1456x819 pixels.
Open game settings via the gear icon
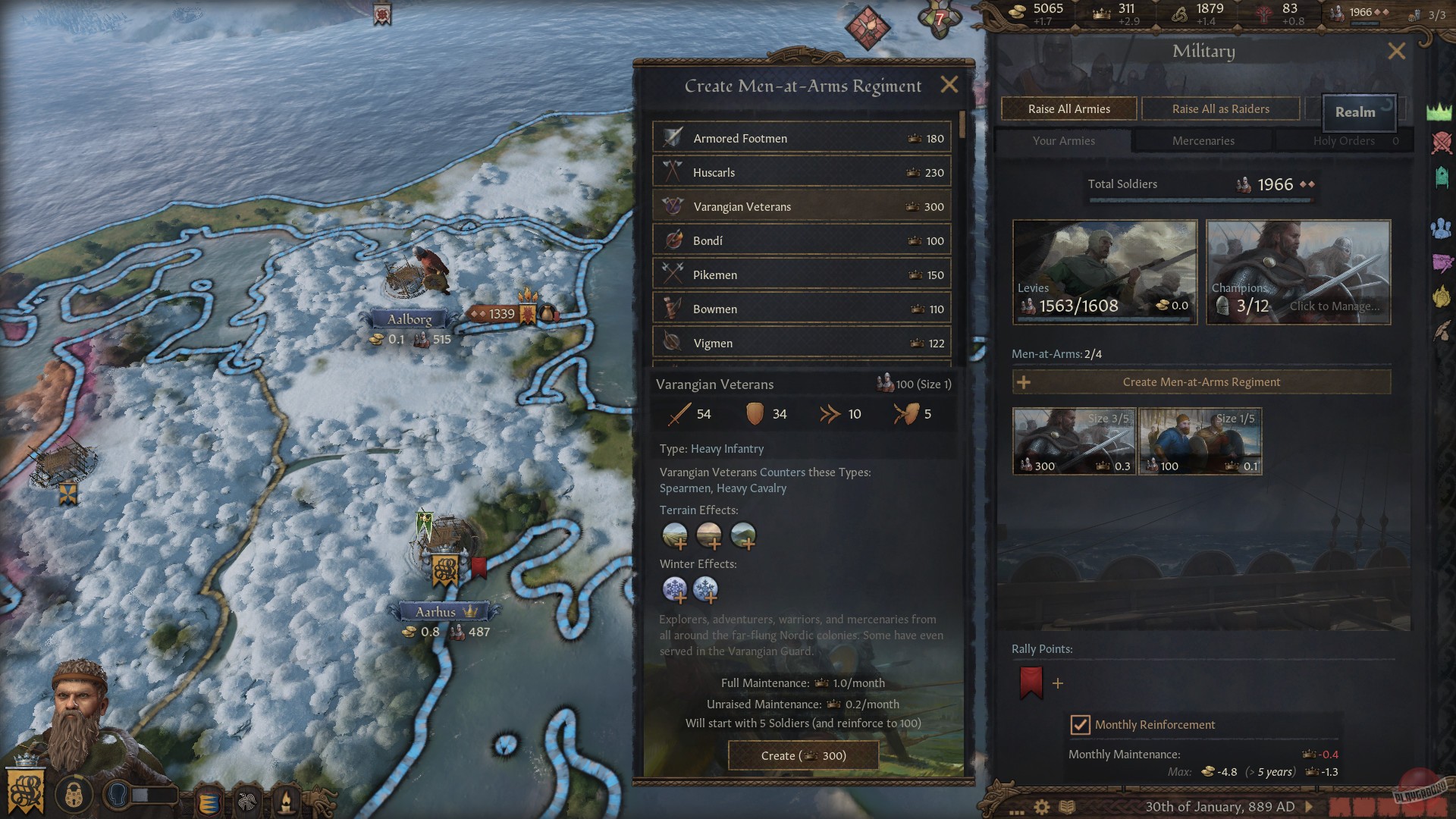[1041, 807]
